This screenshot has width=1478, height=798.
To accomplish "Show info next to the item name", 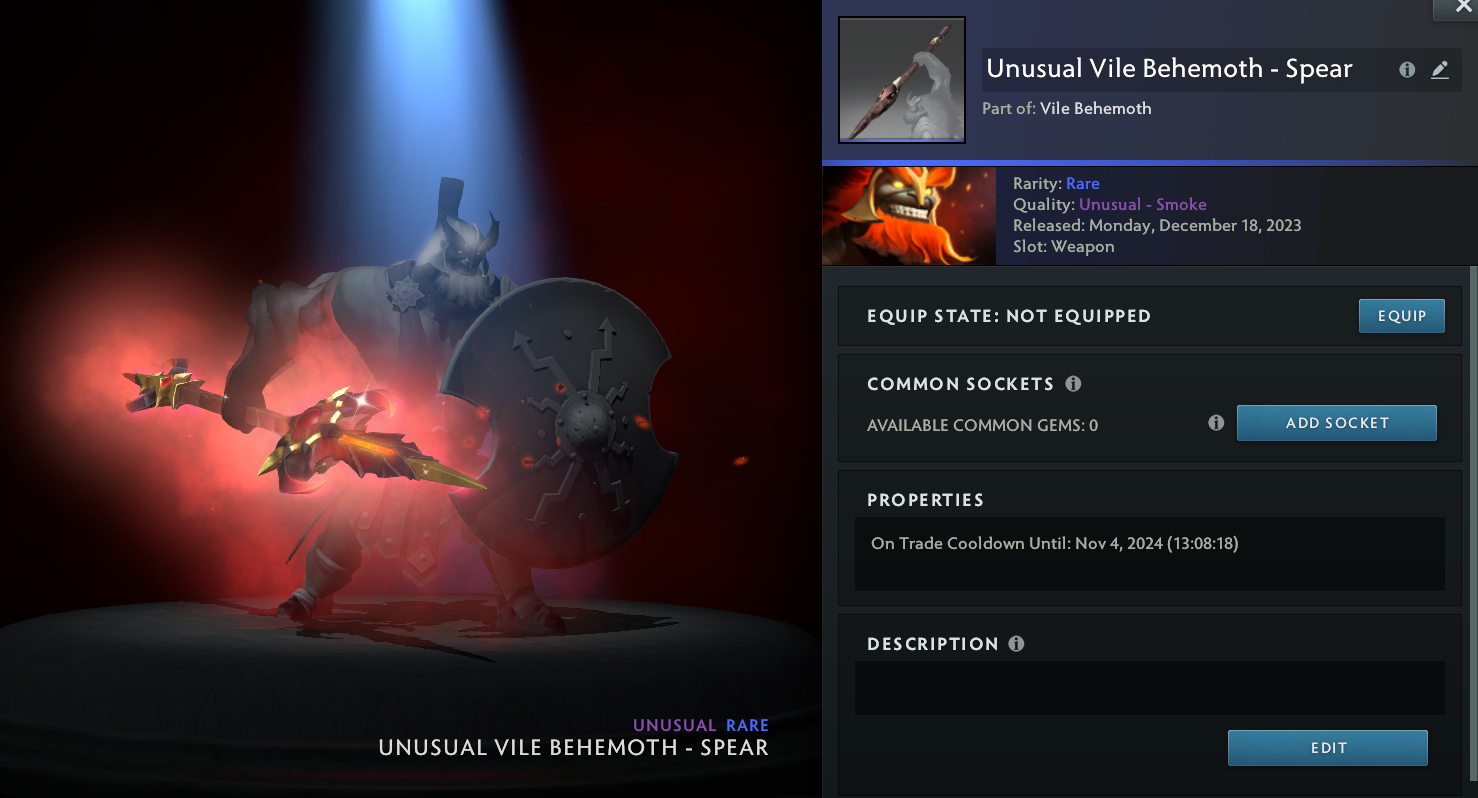I will click(x=1407, y=70).
